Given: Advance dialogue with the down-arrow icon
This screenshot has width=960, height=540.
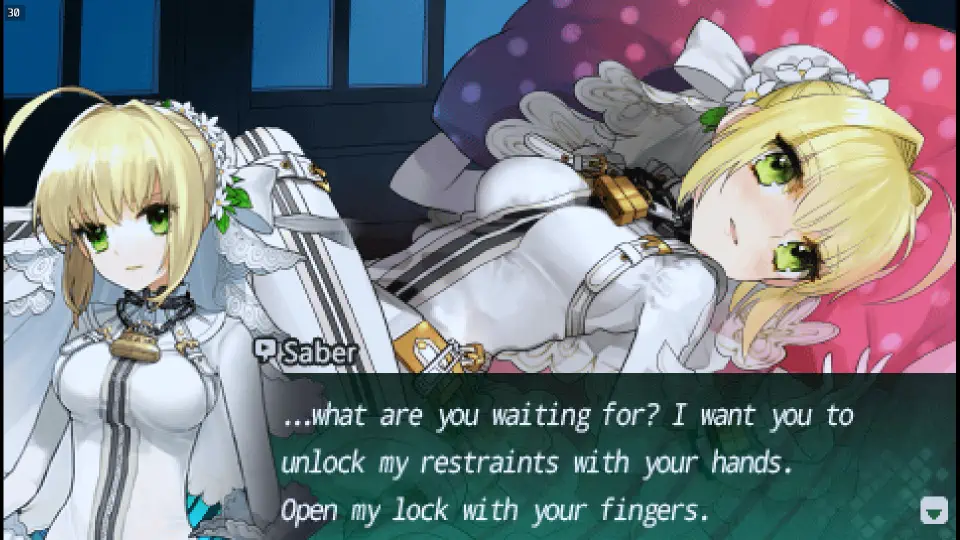Looking at the screenshot, I should click(933, 511).
